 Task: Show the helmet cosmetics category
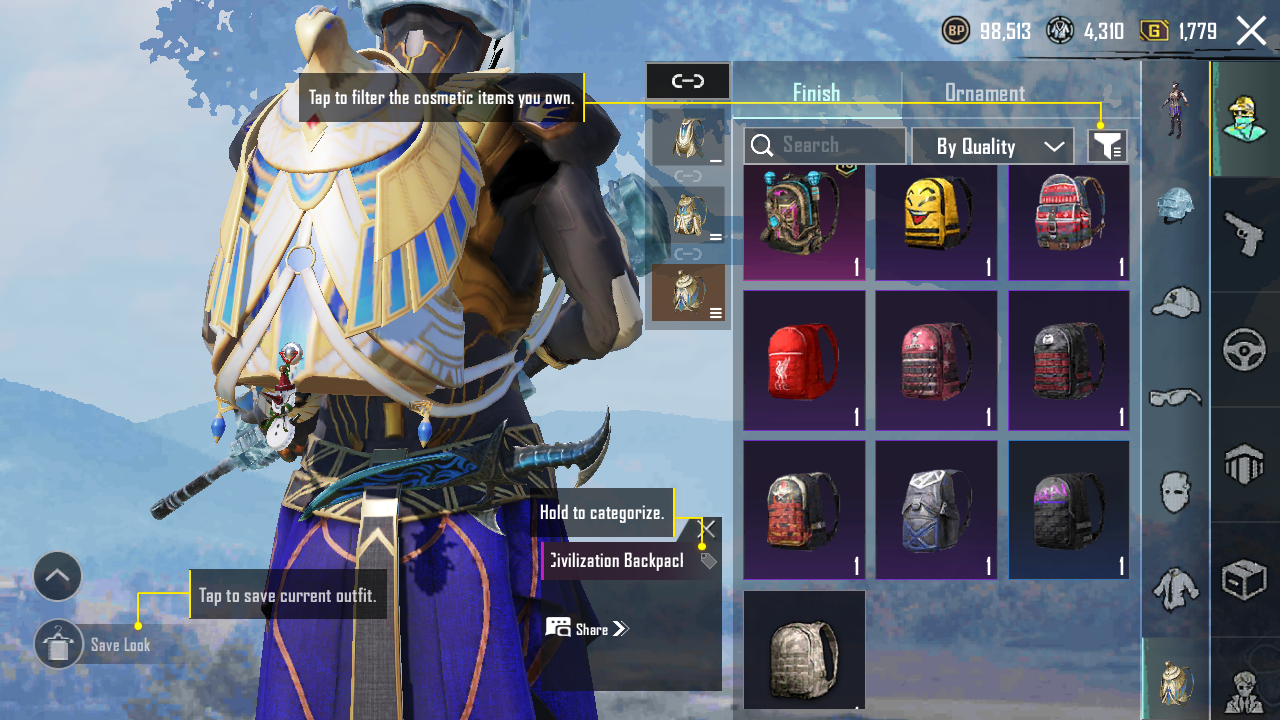click(1175, 205)
